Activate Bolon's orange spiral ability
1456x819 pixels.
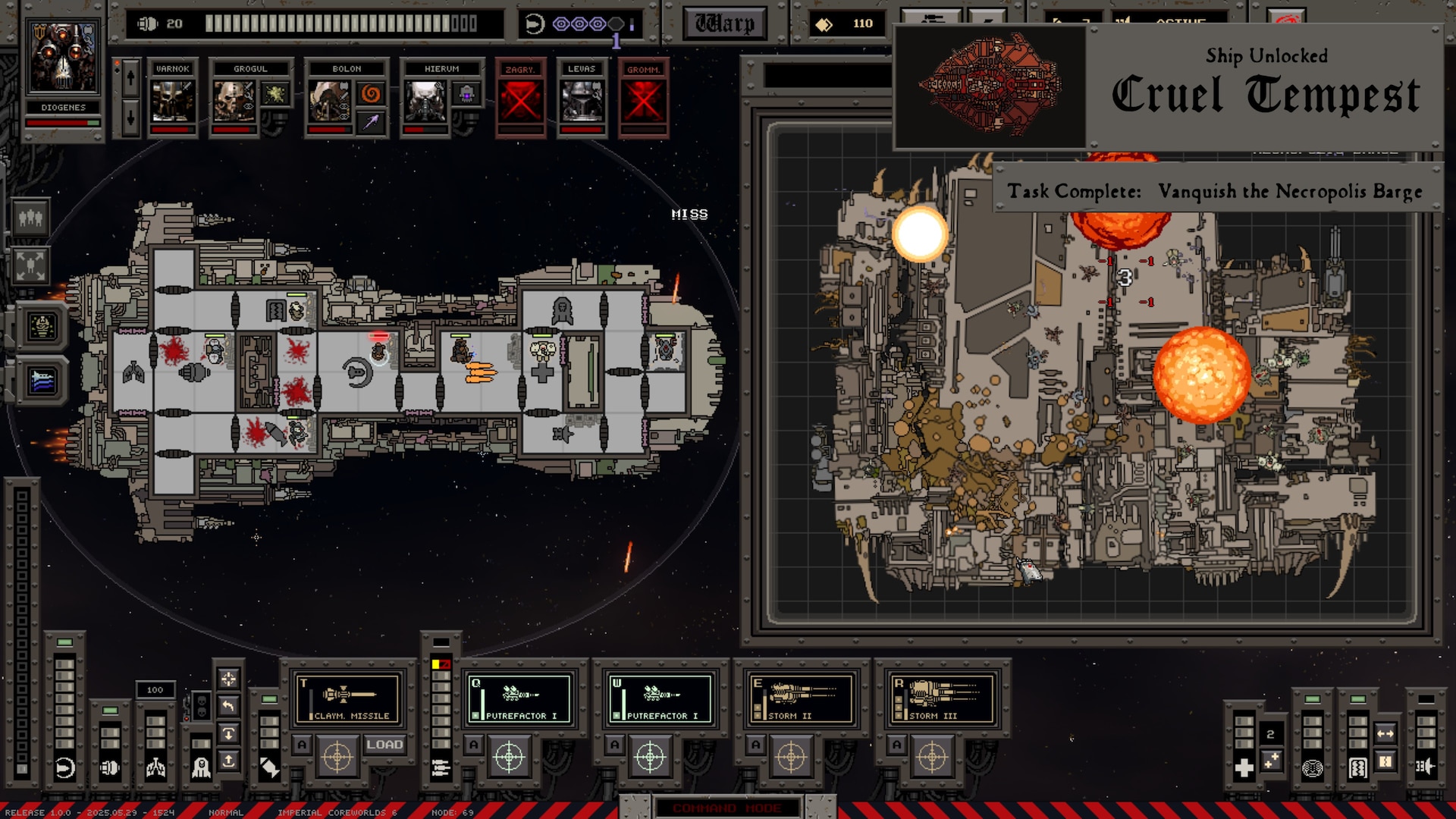[x=371, y=94]
